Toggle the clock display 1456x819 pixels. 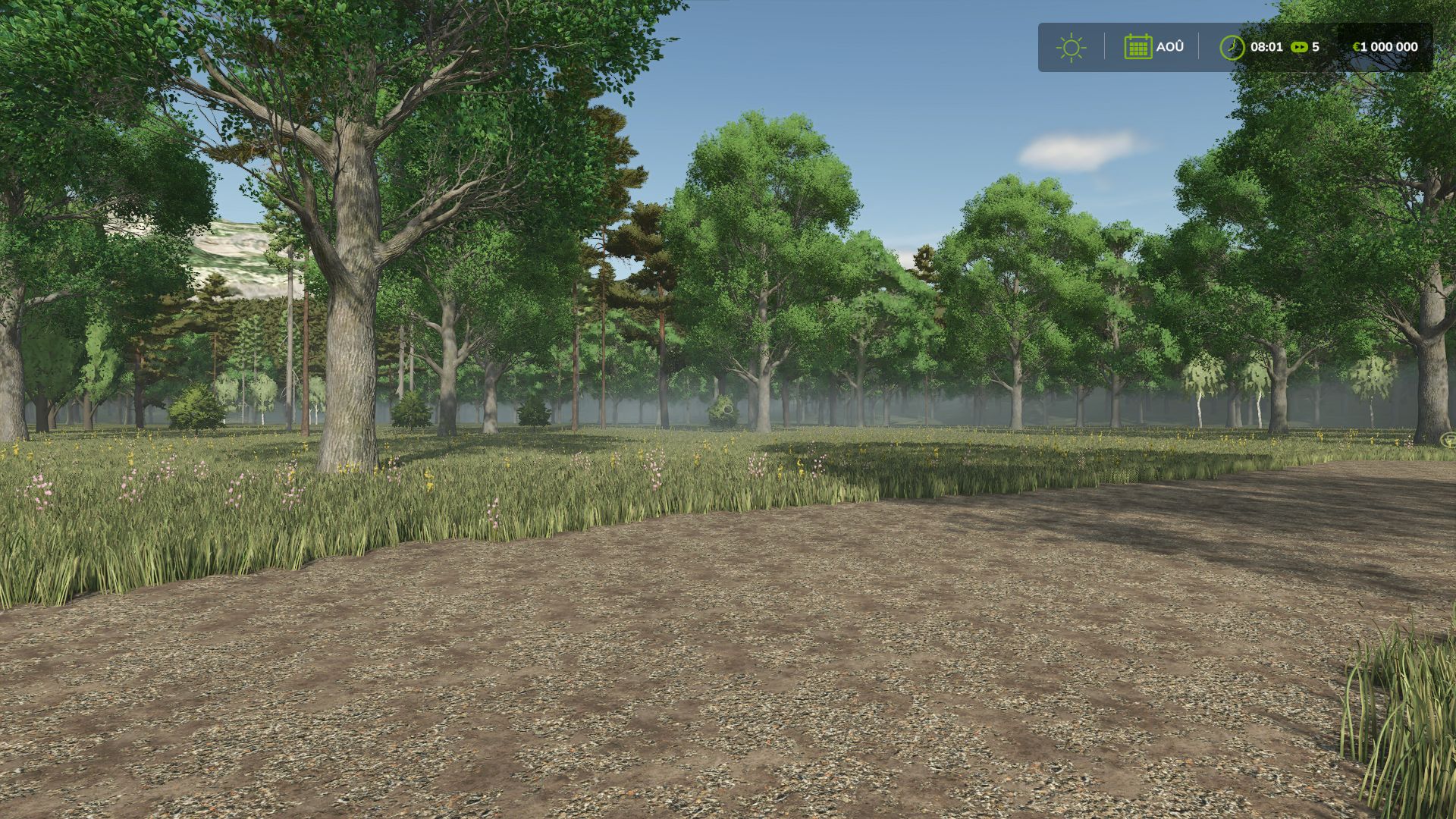pos(1232,47)
